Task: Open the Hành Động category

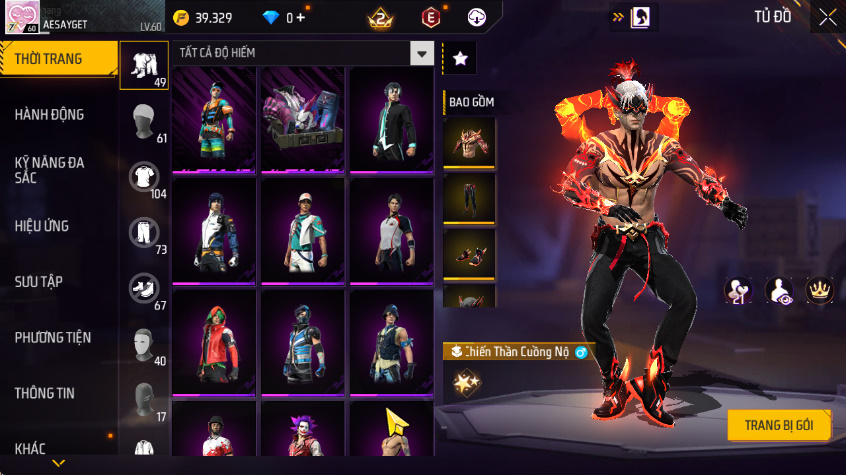Action: coord(49,115)
